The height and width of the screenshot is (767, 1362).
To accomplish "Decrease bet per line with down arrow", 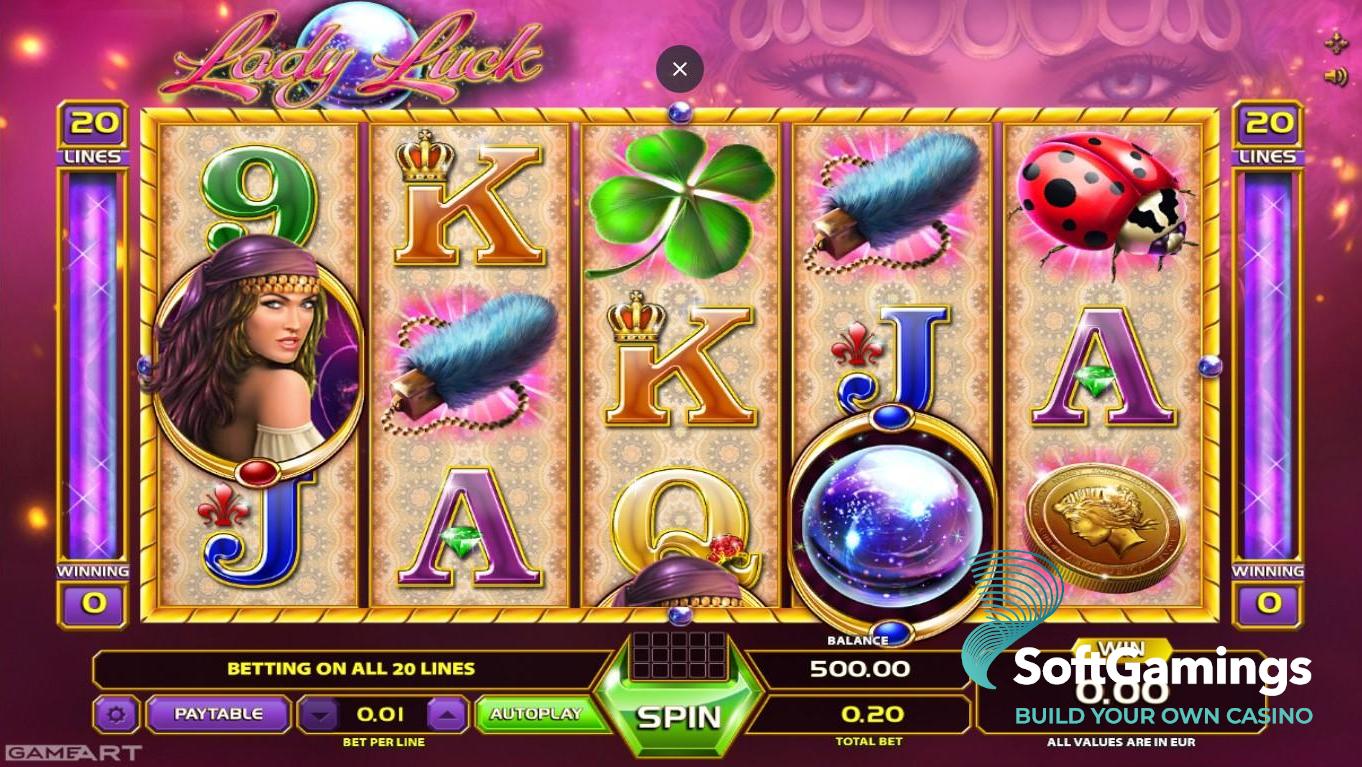I will (x=319, y=715).
